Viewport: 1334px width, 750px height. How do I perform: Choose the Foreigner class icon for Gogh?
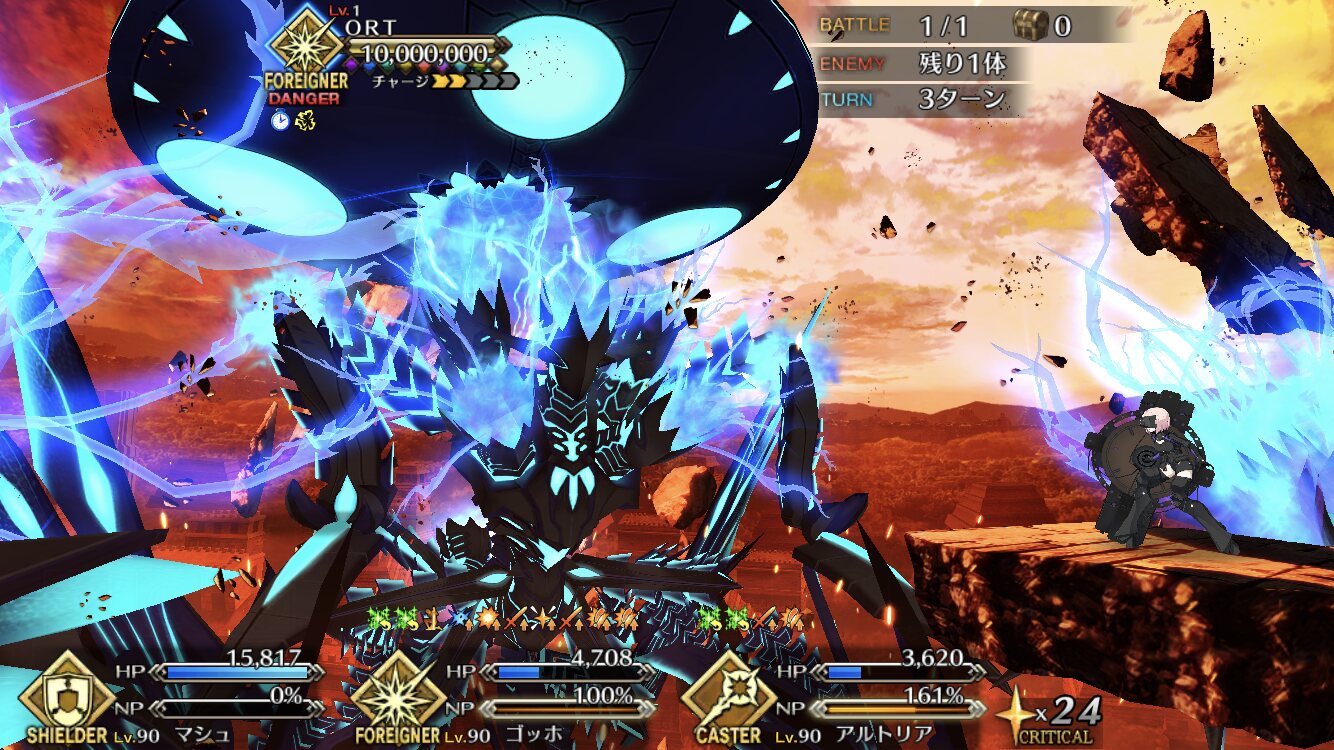398,694
